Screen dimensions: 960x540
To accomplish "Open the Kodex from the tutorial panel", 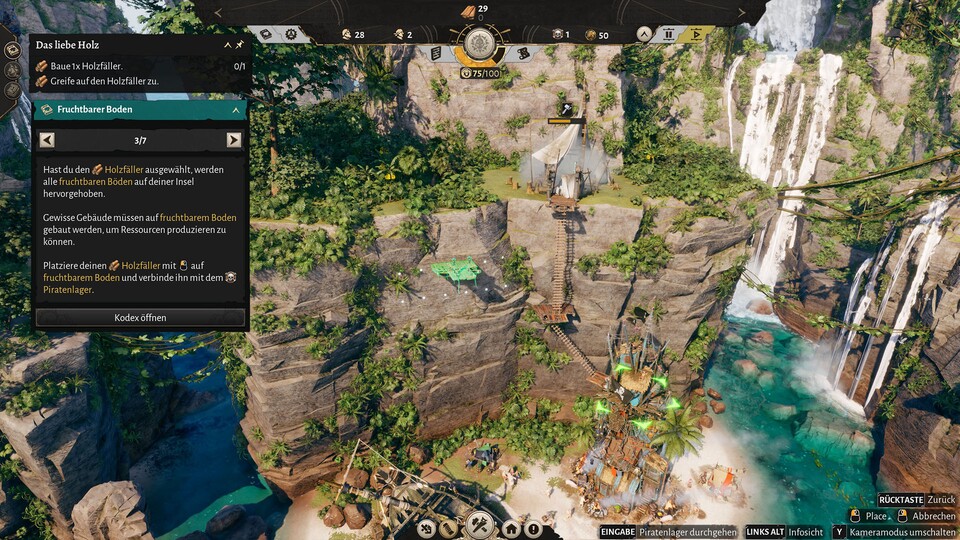I will [x=140, y=318].
